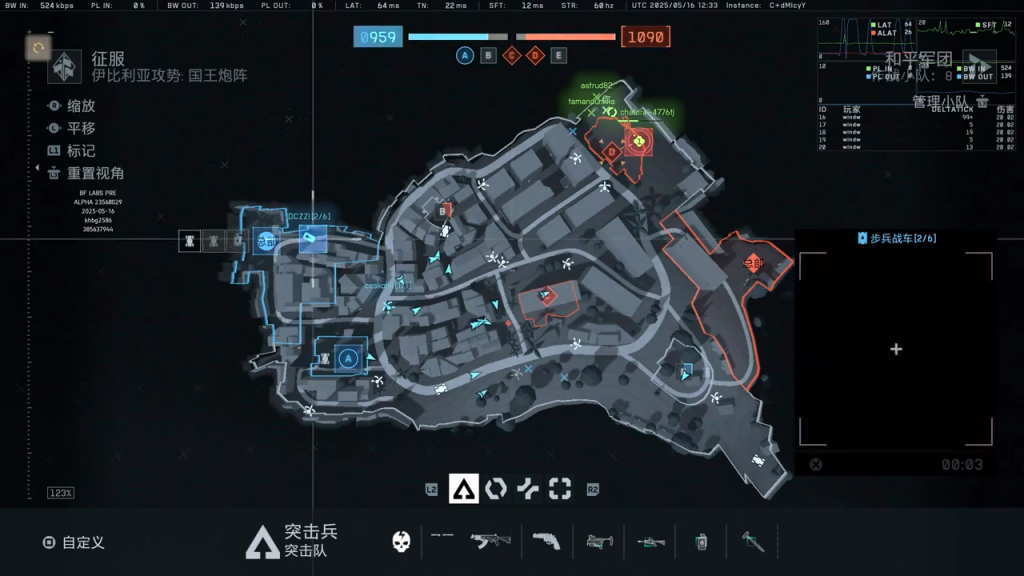Select the sledgehammer melee slot
Image resolution: width=1024 pixels, height=576 pixels.
click(752, 541)
